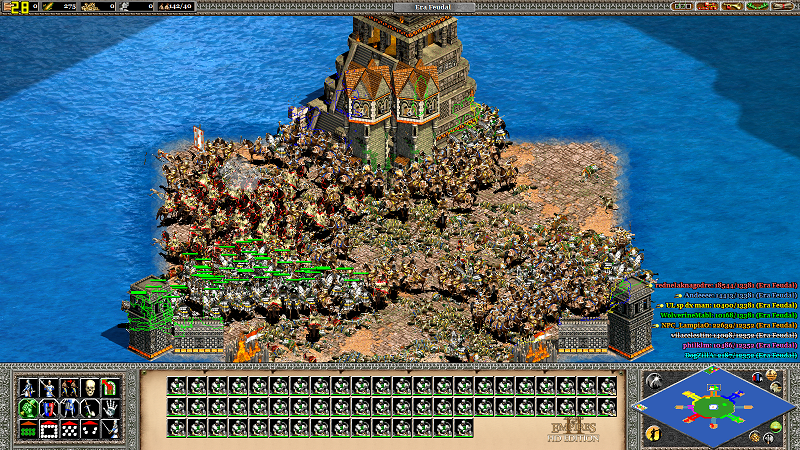Click the golden figure silhouette button near minimap
This screenshot has height=450, width=800.
click(653, 433)
